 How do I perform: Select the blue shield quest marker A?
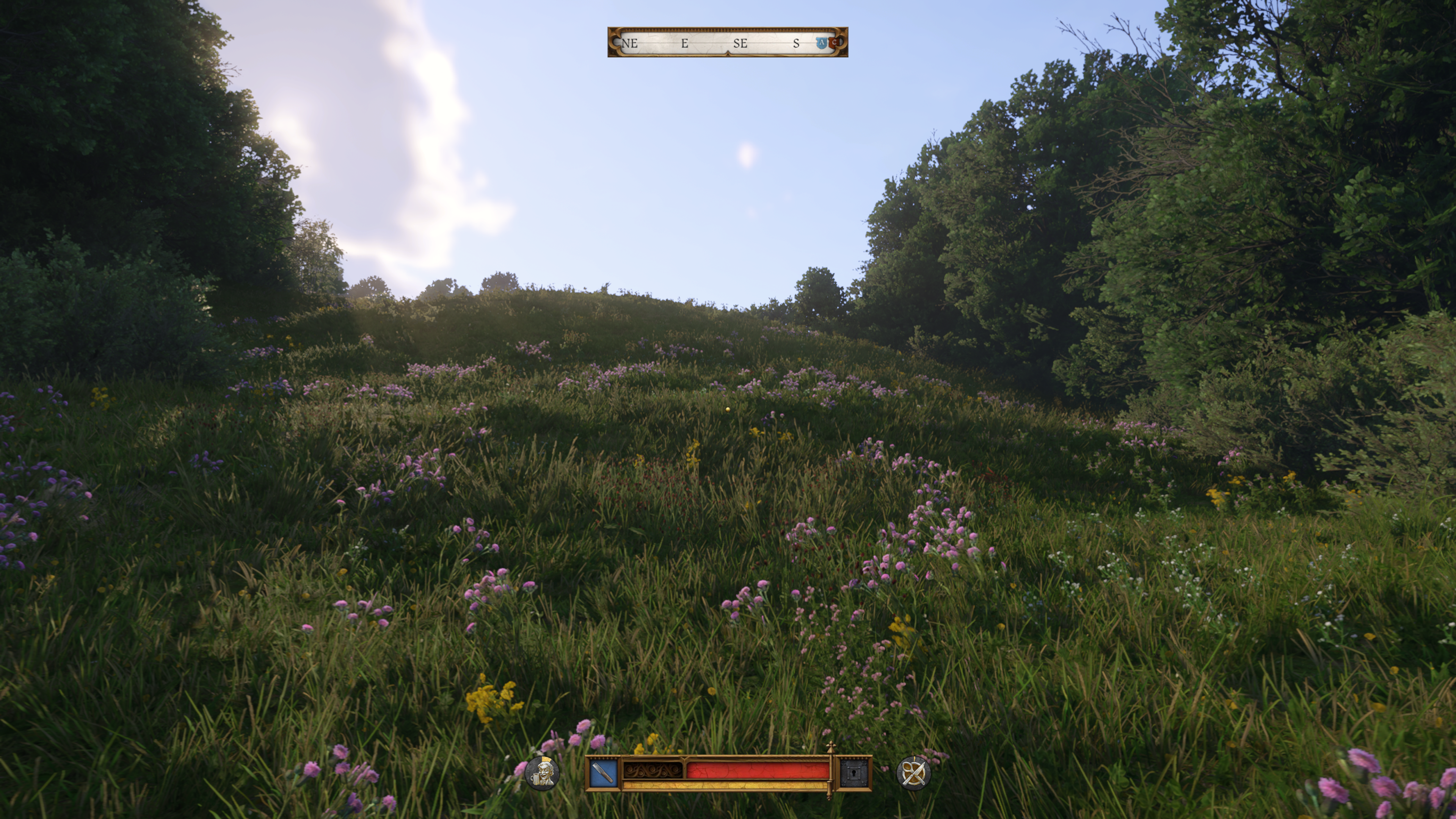821,43
